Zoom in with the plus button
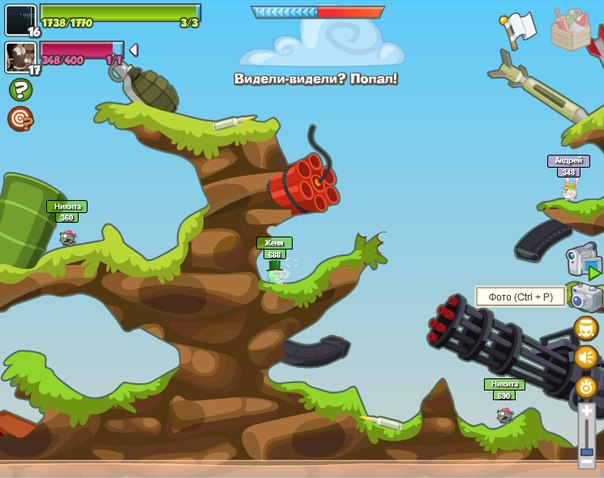Screen dimensions: 604x478 click(587, 410)
